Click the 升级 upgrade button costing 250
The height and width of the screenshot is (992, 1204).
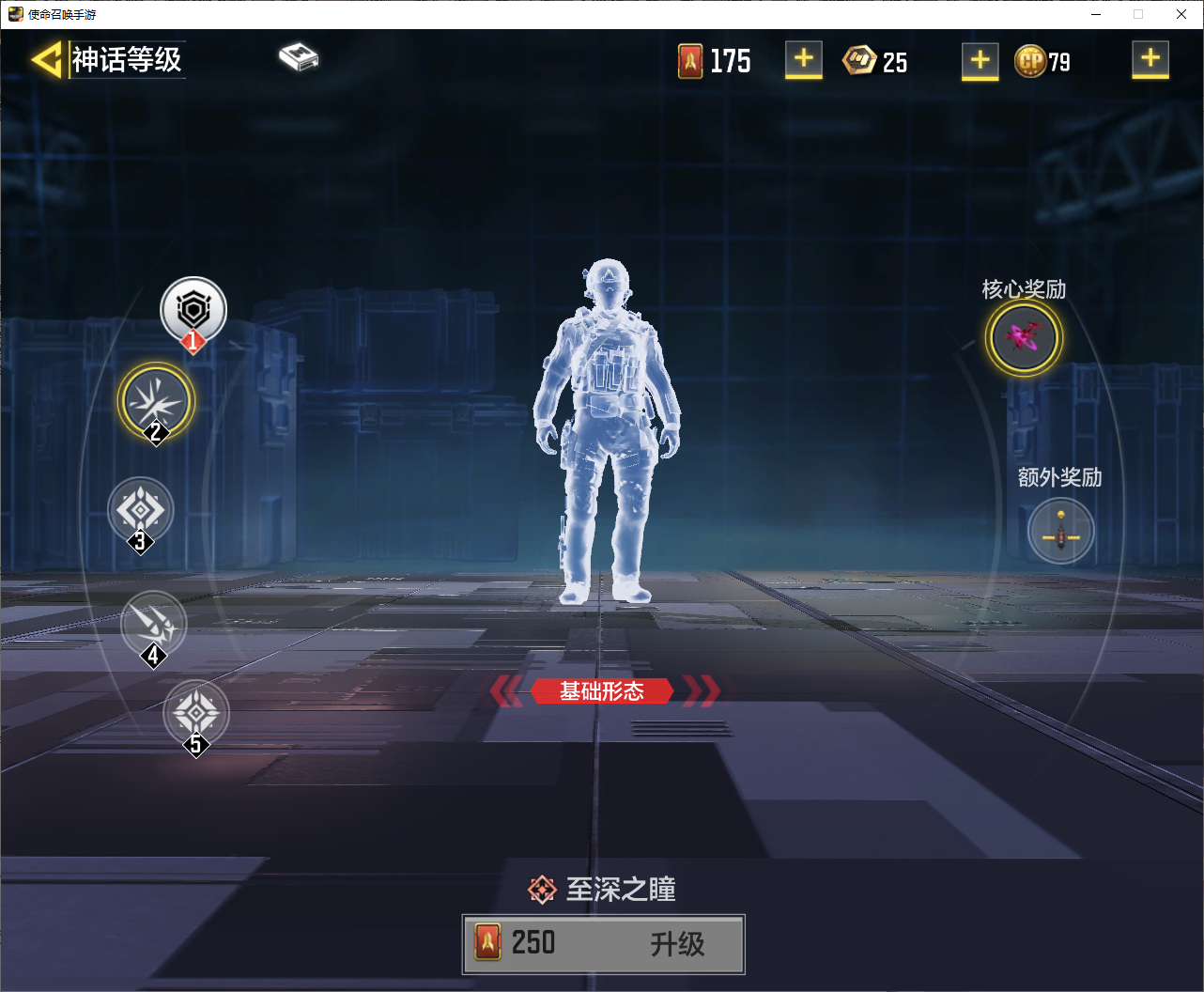pos(603,943)
